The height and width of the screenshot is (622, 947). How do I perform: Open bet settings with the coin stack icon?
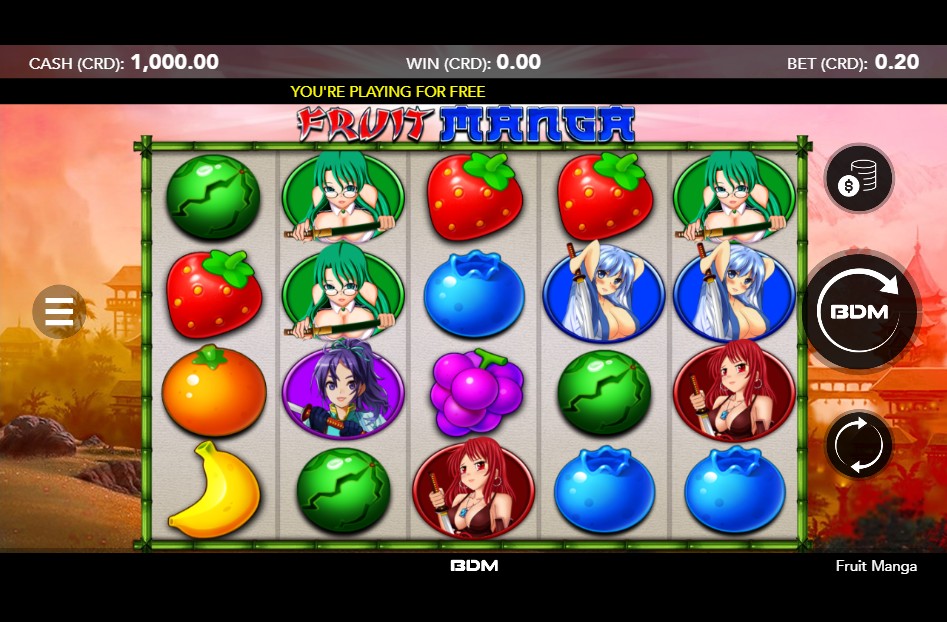coord(858,179)
